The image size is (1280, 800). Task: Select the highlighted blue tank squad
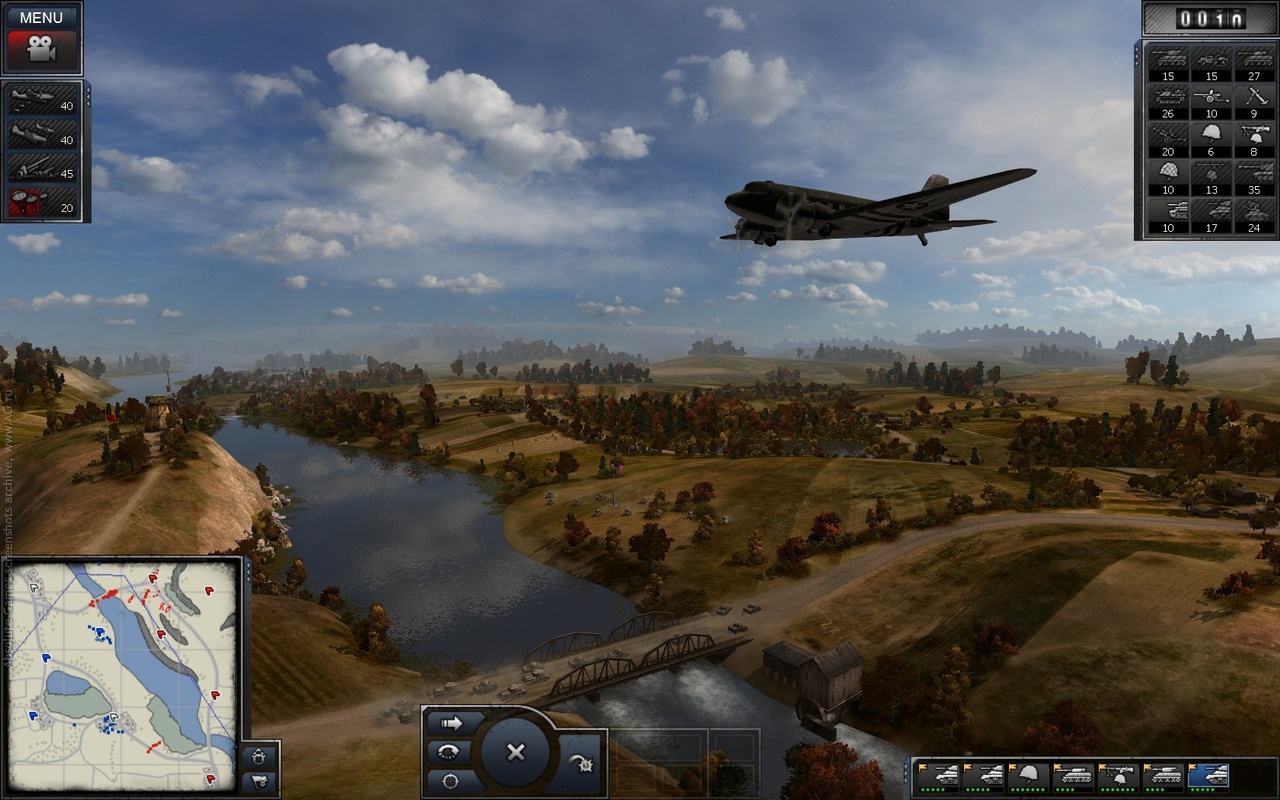1207,776
